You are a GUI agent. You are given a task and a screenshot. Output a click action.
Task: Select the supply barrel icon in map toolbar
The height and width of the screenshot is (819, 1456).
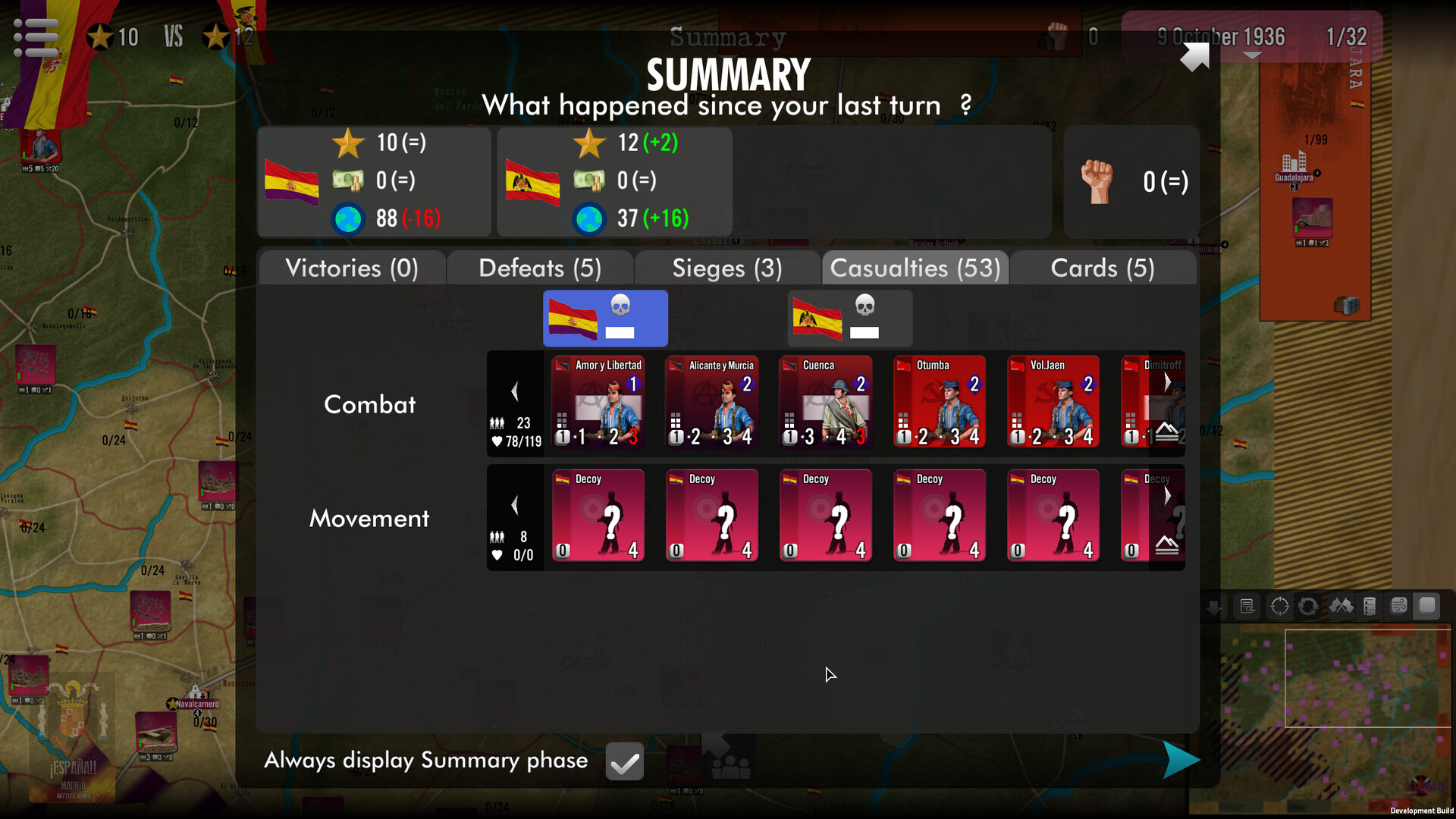(x=1370, y=605)
